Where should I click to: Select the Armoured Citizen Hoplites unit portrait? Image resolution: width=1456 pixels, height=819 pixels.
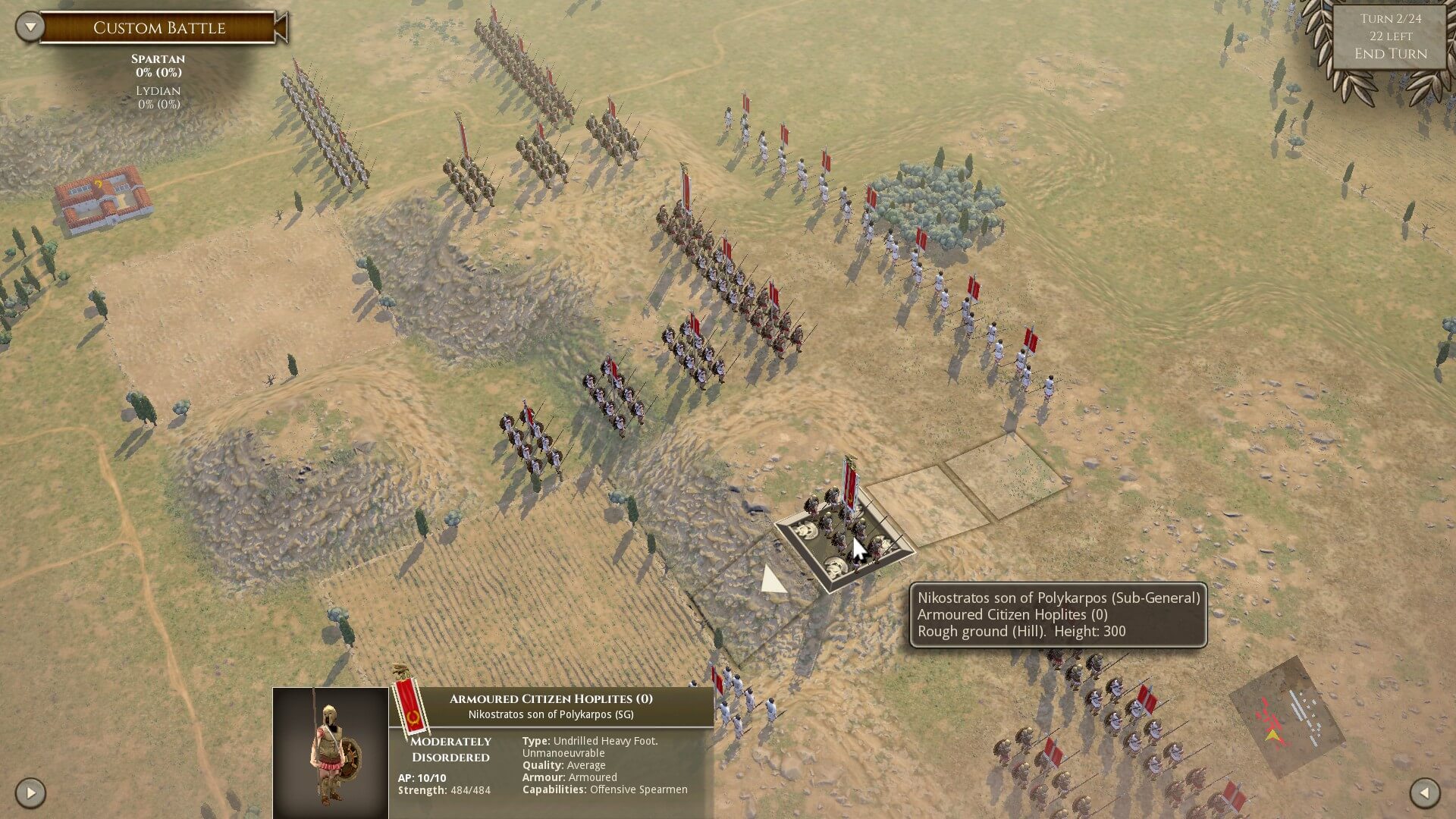[331, 752]
